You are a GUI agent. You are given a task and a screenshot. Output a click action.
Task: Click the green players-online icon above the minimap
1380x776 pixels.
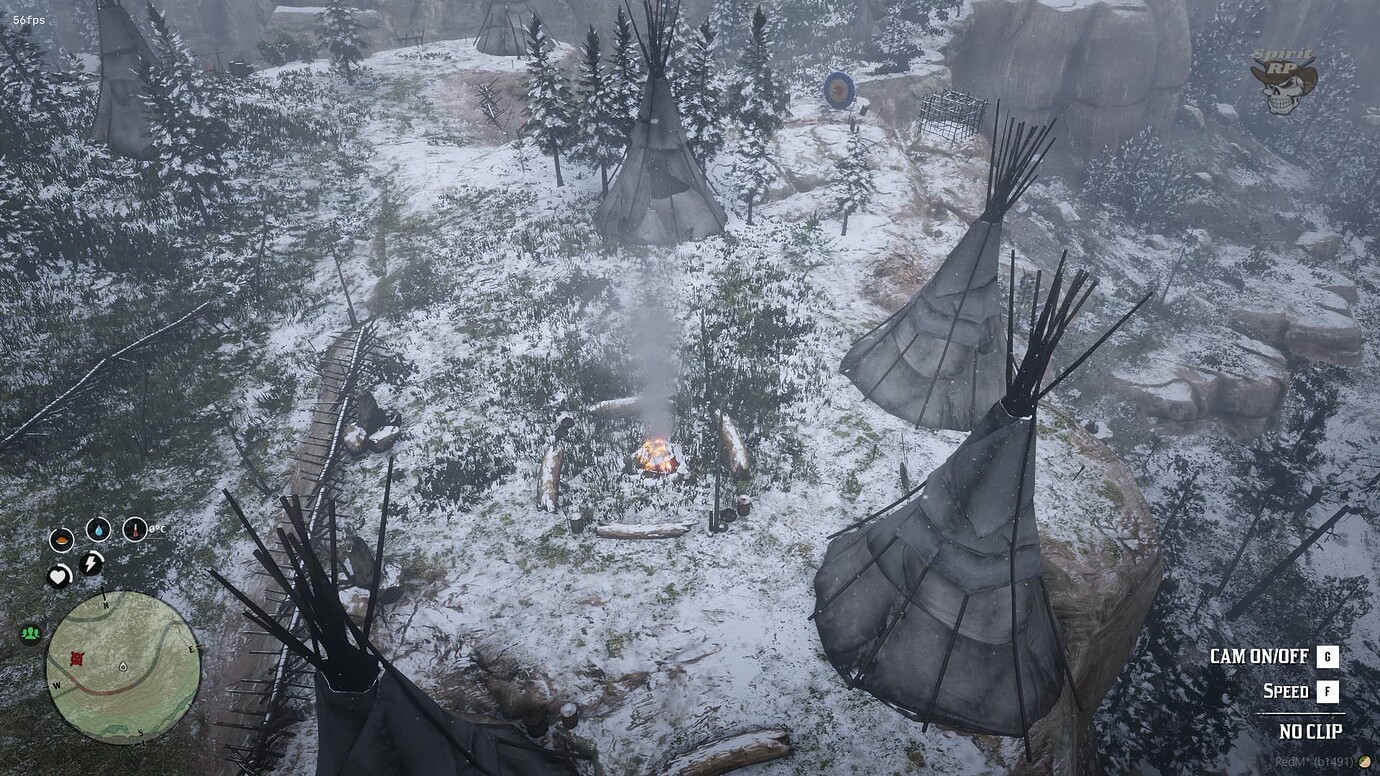pyautogui.click(x=30, y=633)
